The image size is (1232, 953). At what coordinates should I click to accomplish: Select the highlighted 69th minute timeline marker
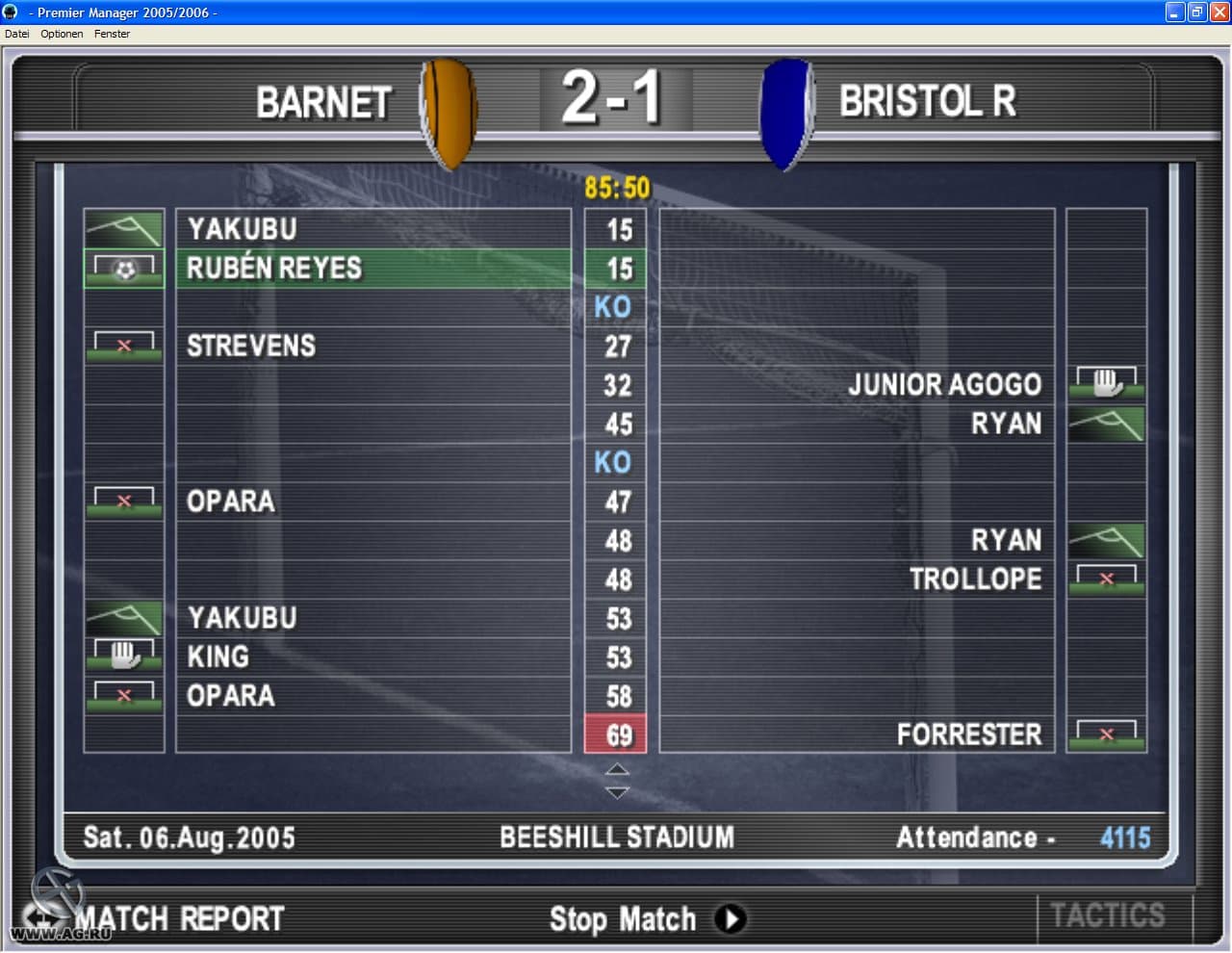tap(615, 734)
